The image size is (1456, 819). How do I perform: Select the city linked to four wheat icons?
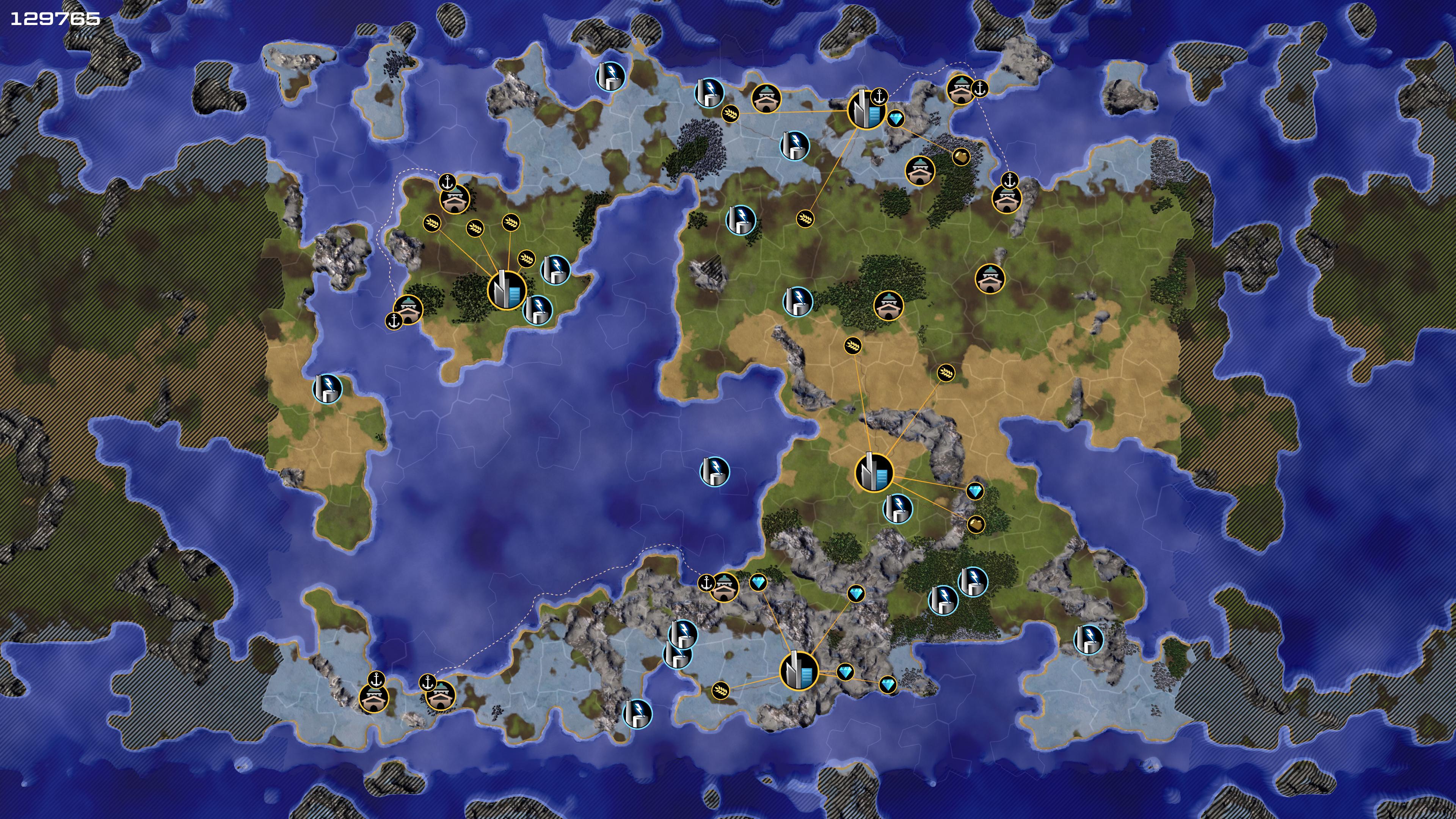point(506,290)
